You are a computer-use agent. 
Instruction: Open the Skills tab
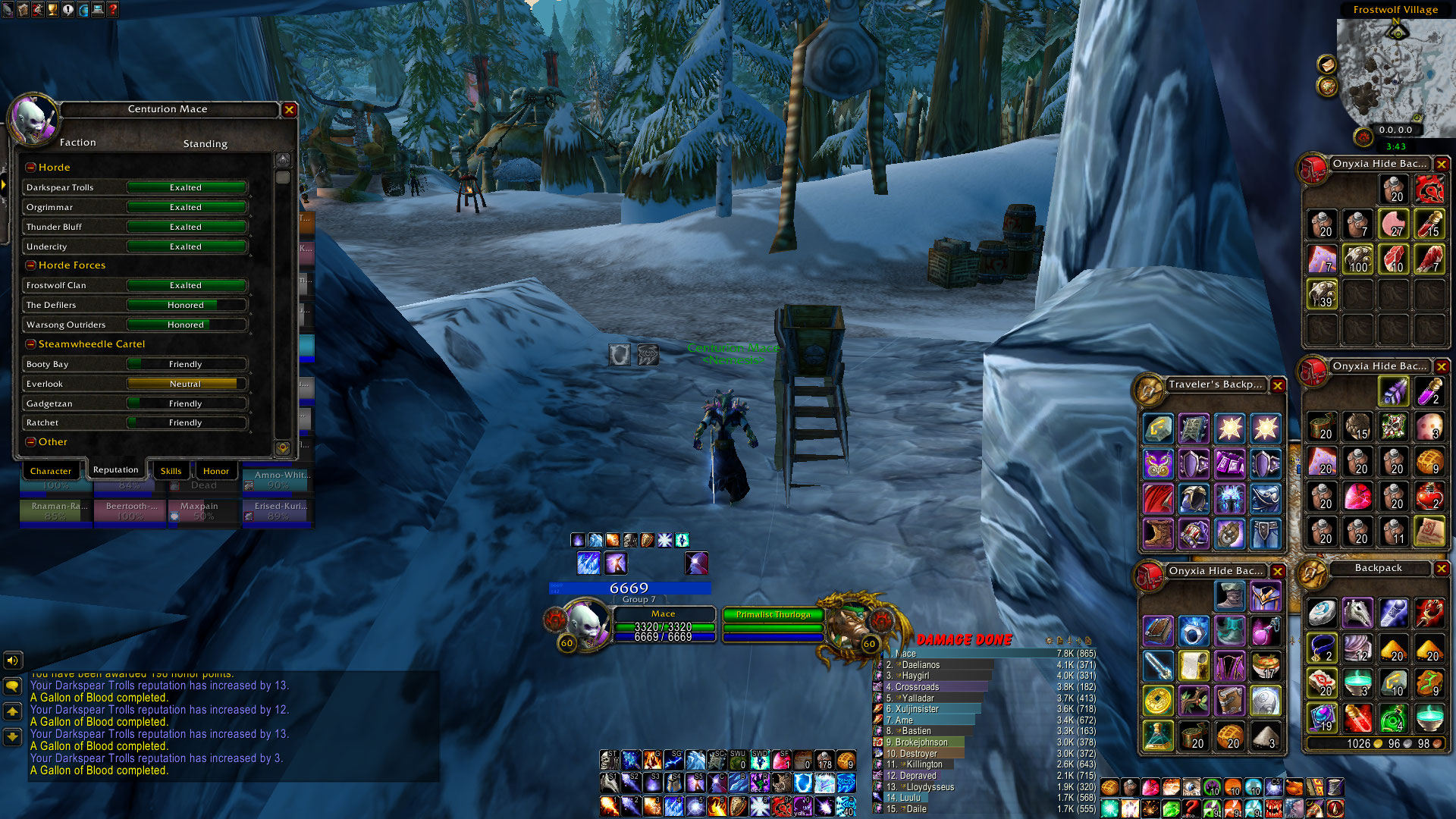(x=171, y=471)
